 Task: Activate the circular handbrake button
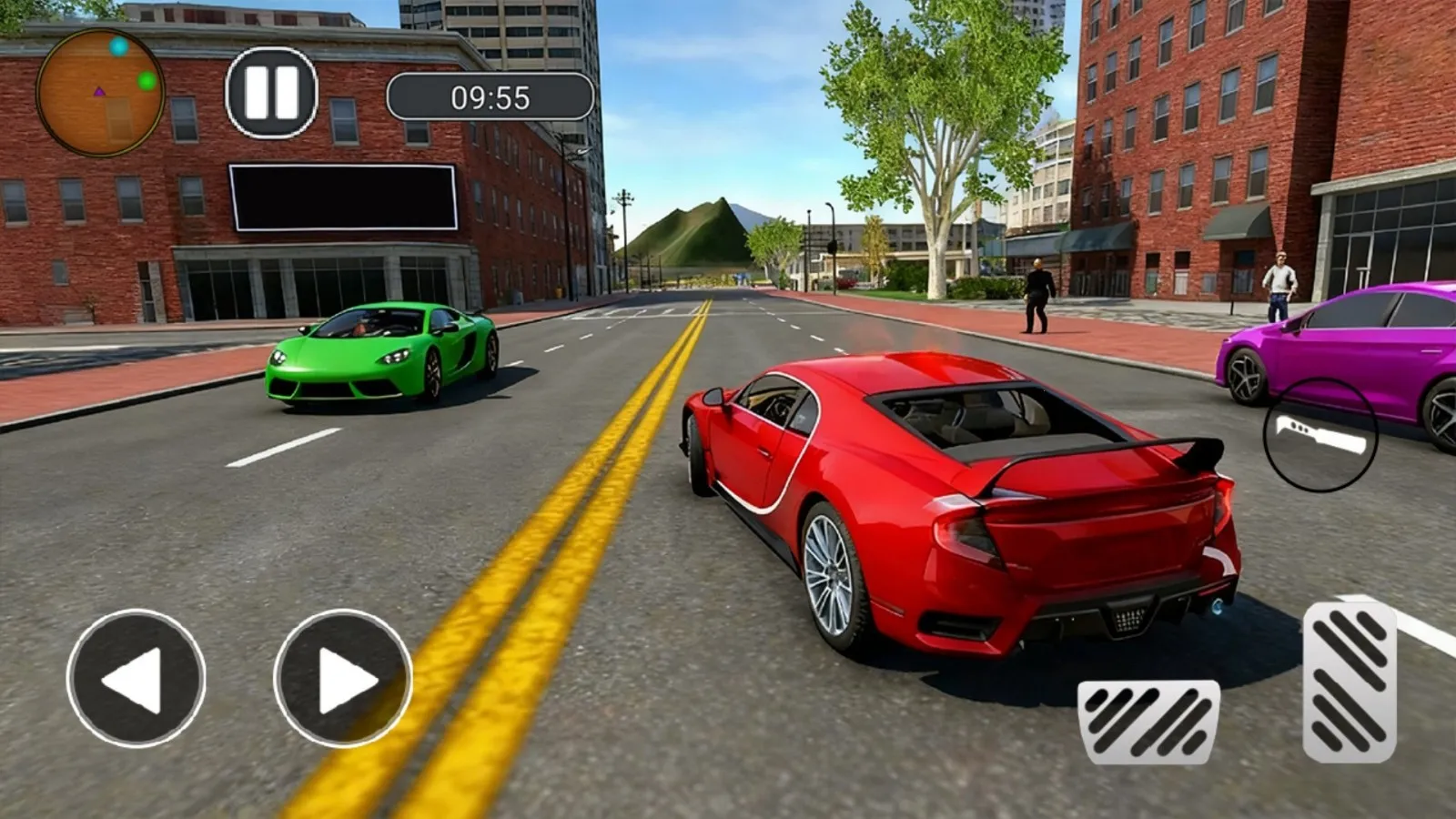point(1319,435)
